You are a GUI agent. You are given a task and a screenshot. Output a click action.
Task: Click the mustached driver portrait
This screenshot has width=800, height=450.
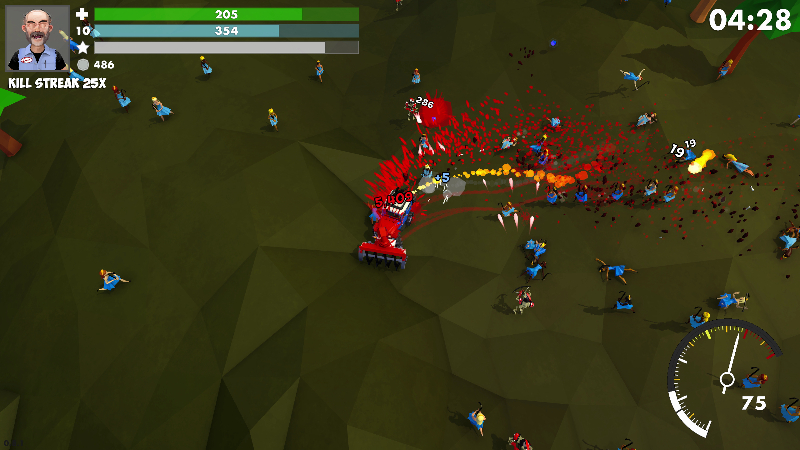click(x=38, y=39)
